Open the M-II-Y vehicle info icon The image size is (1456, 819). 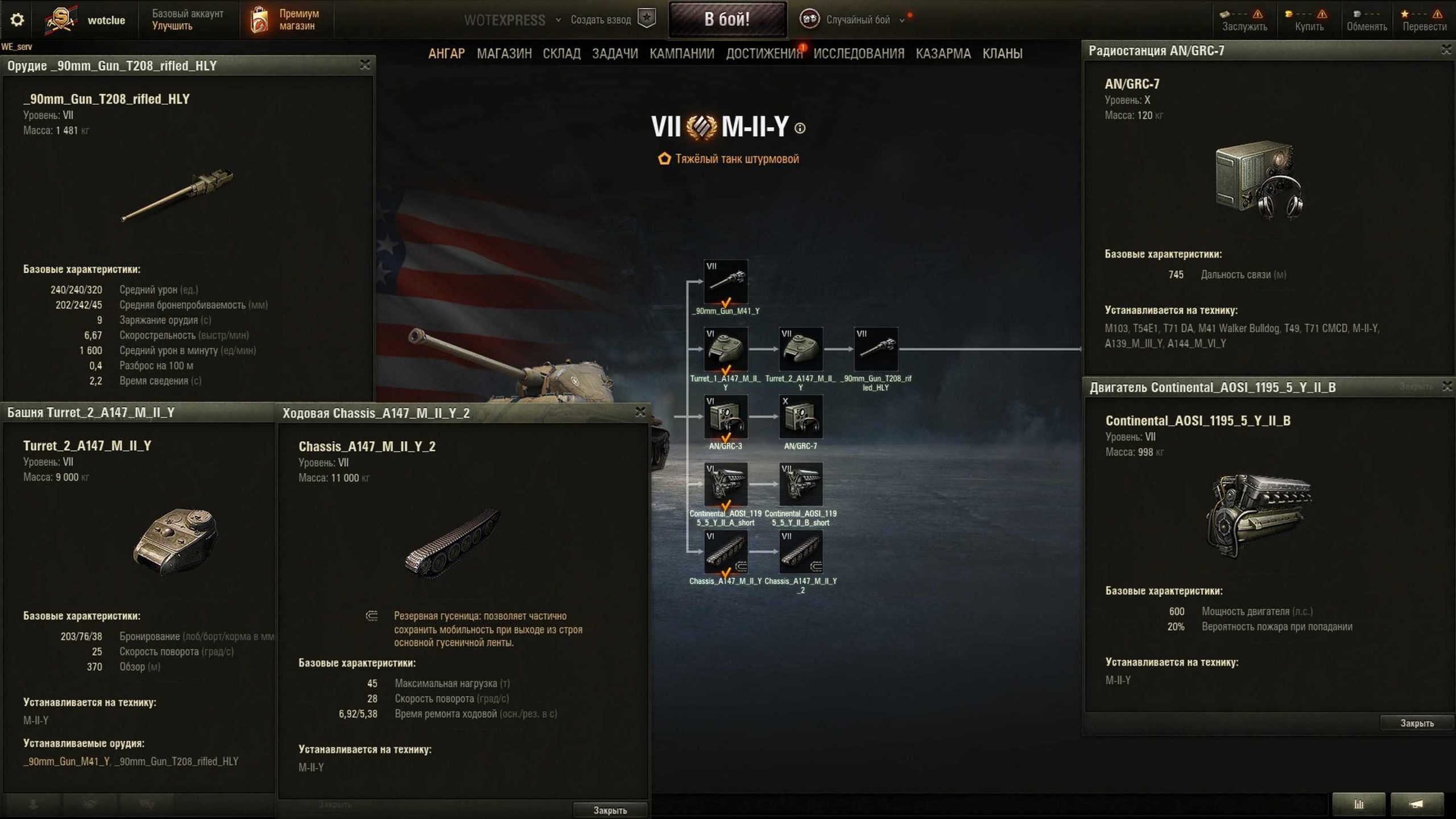point(800,129)
